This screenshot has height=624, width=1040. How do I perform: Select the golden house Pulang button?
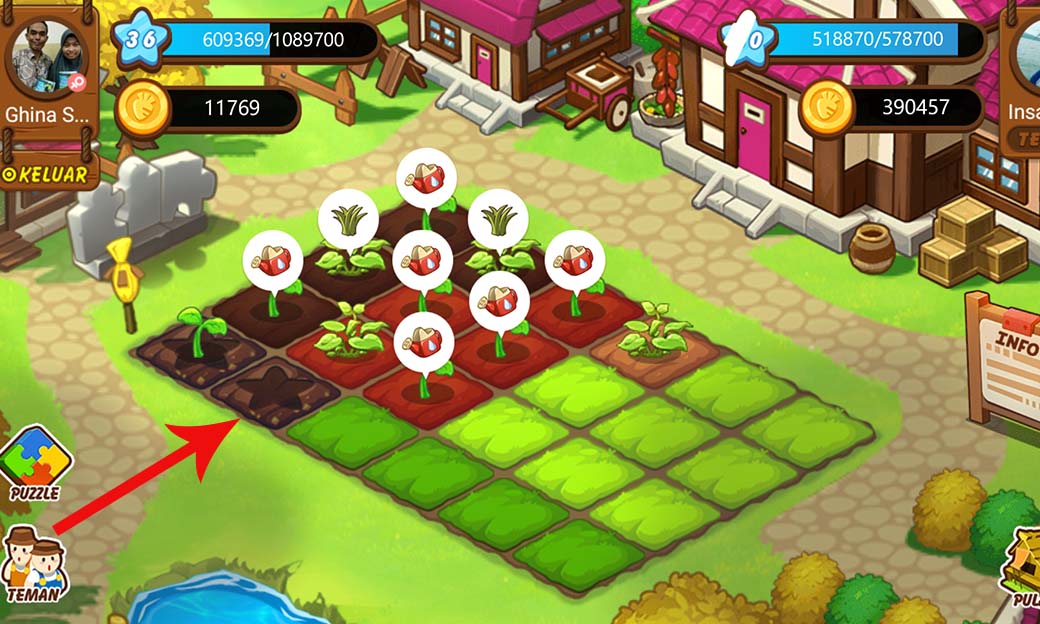pyautogui.click(x=1021, y=567)
